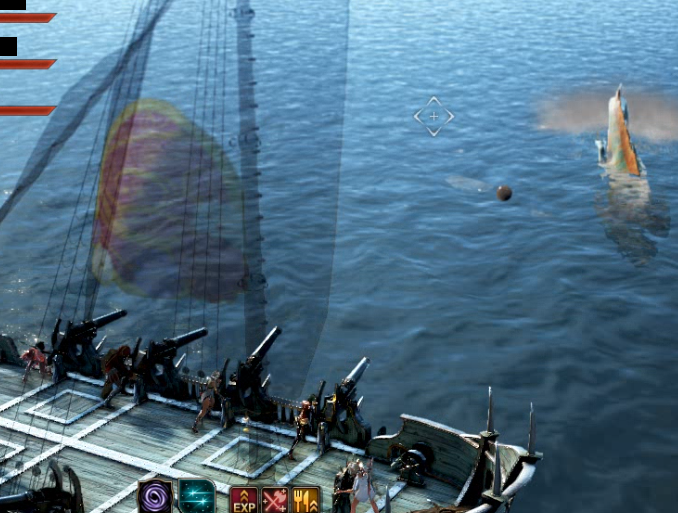
Task: Select the red EXP boost icon
Action: pos(244,500)
